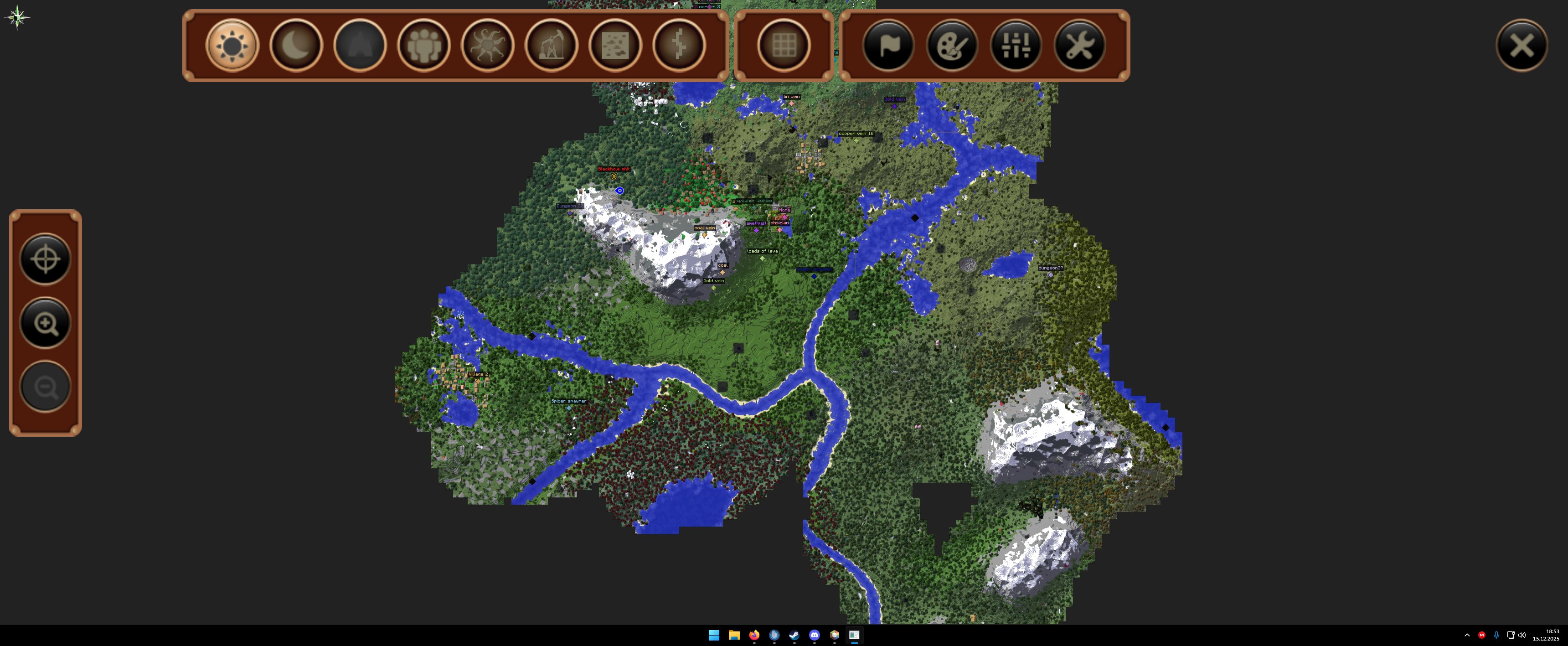Select the dirt block map button
The height and width of the screenshot is (646, 1568).
pyautogui.click(x=615, y=45)
